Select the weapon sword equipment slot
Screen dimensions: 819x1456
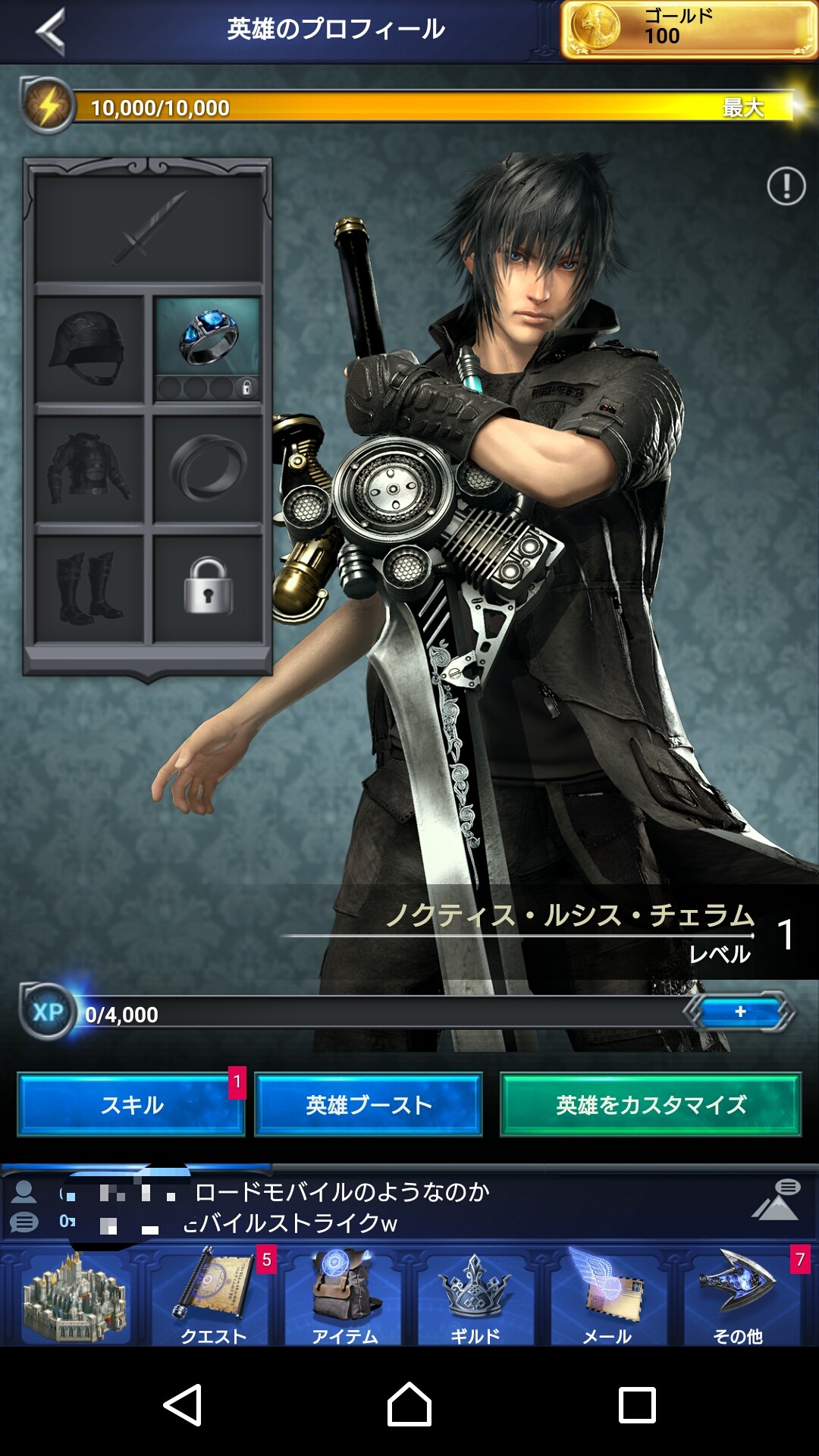149,227
